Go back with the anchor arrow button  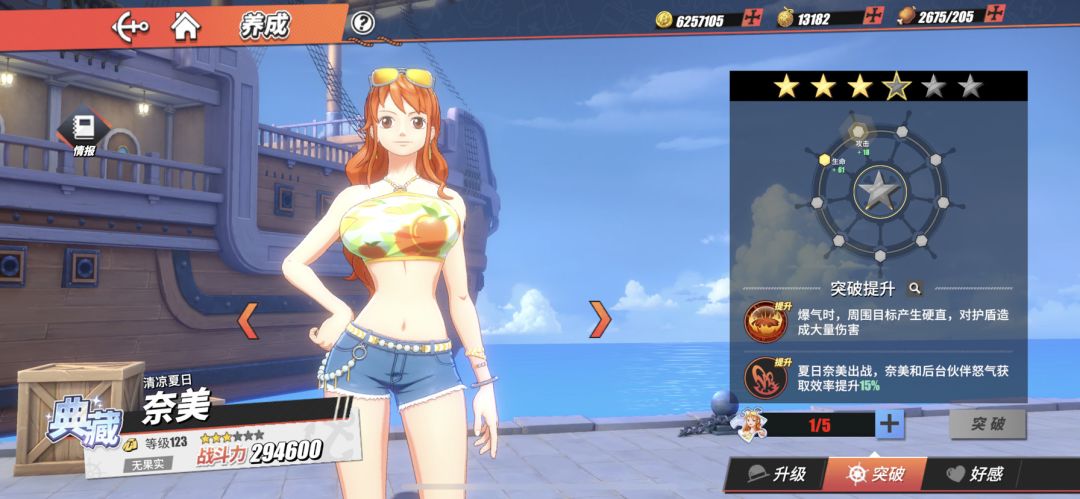[x=131, y=25]
